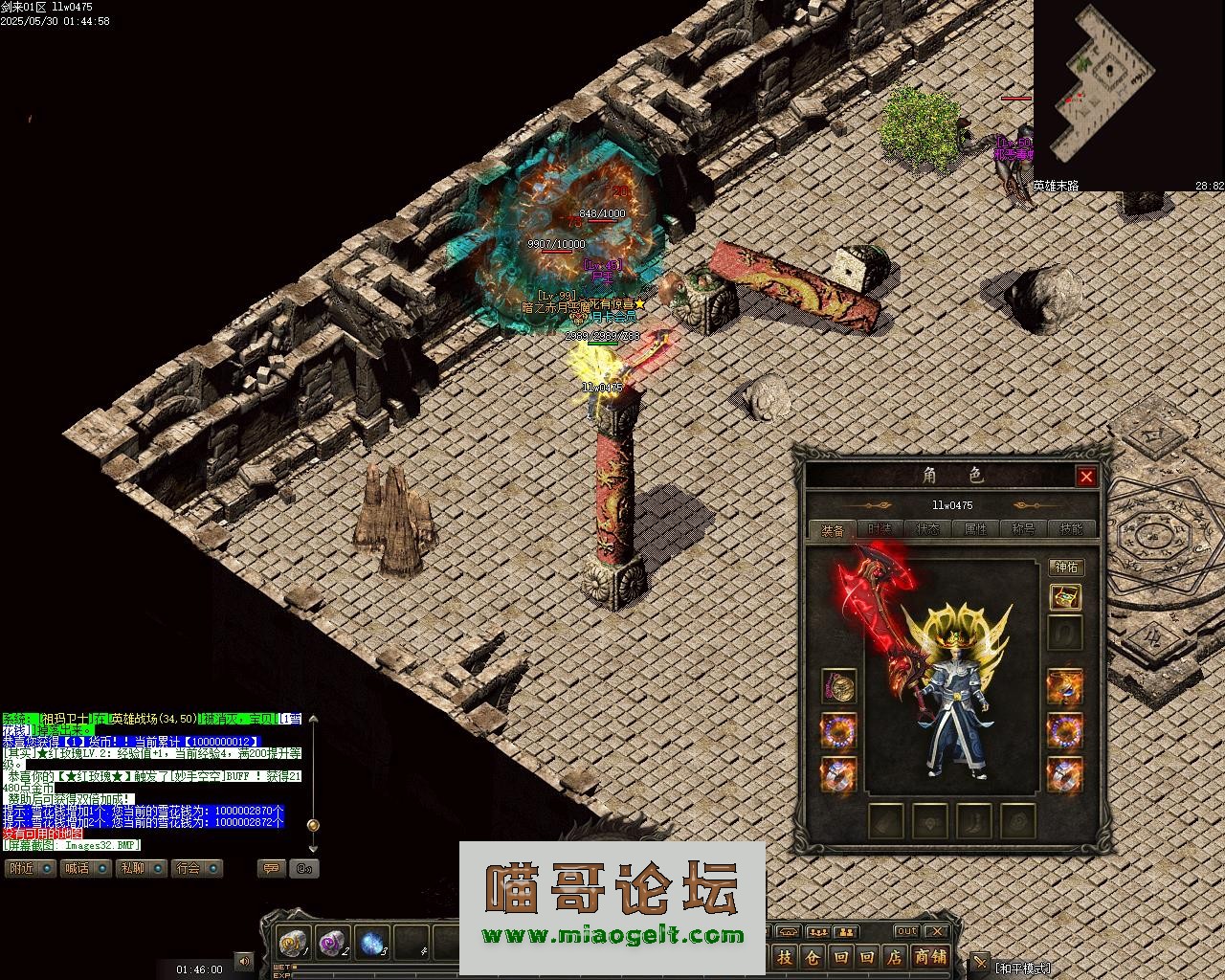1225x980 pixels.
Task: Show the 属性 attributes tab
Action: coord(975,529)
